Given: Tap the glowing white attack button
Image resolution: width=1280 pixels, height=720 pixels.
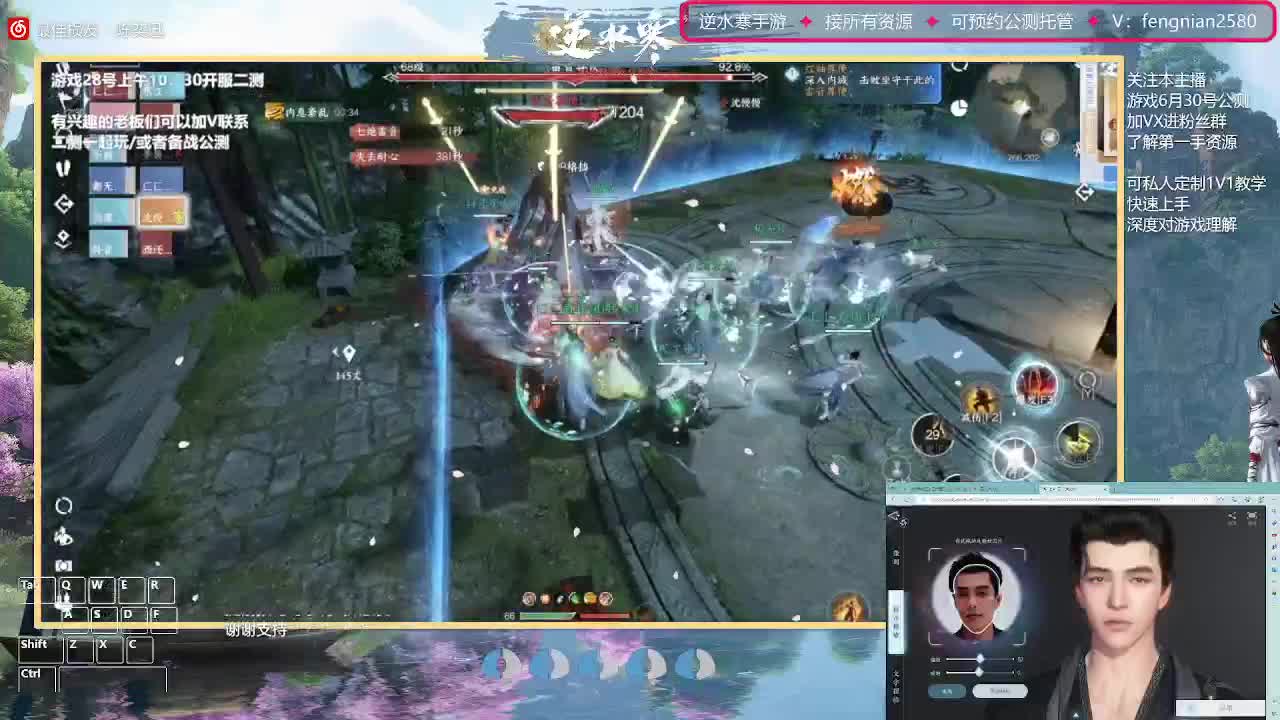Looking at the screenshot, I should (x=1014, y=455).
